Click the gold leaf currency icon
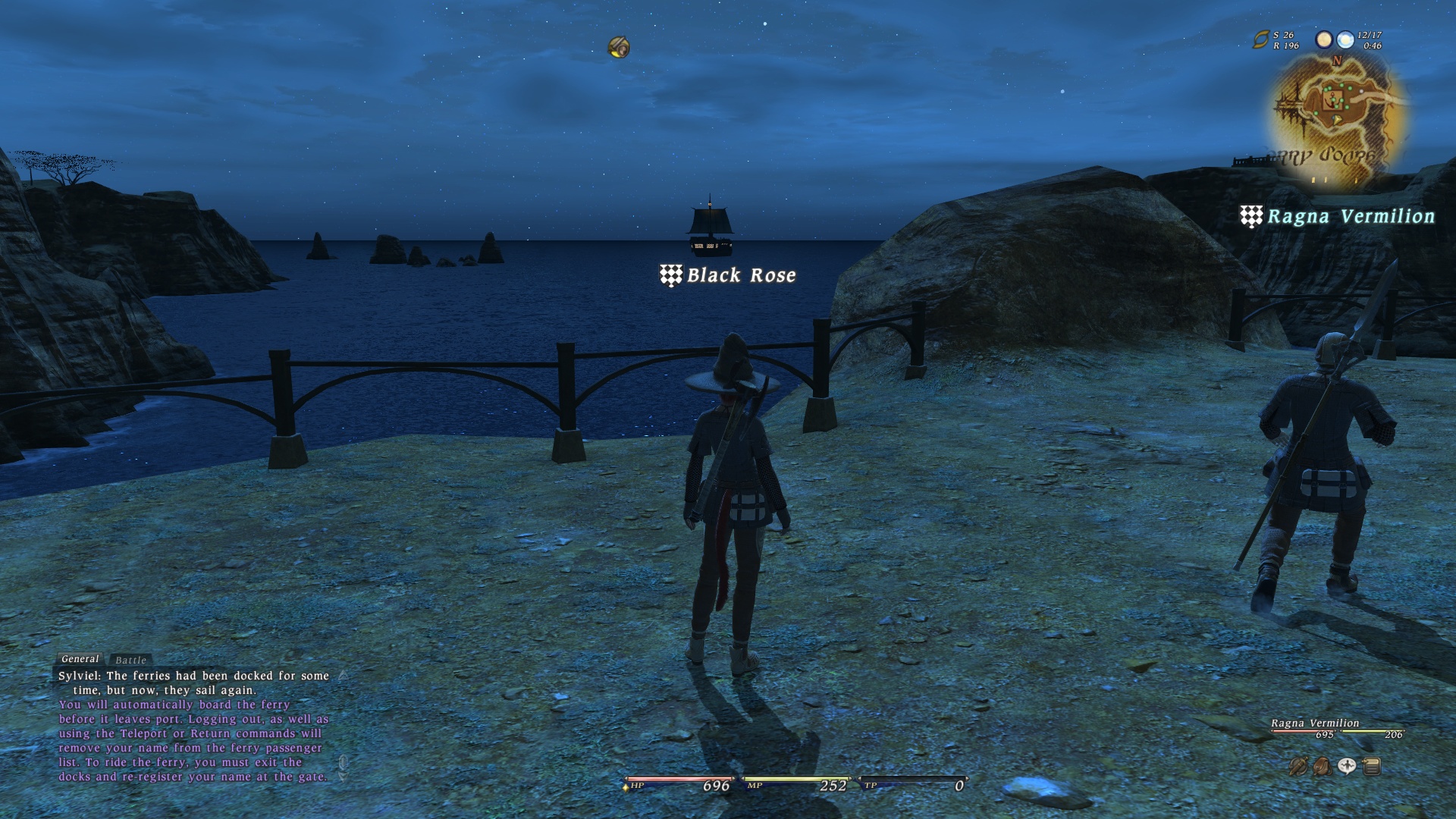The image size is (1456, 819). tap(1260, 39)
